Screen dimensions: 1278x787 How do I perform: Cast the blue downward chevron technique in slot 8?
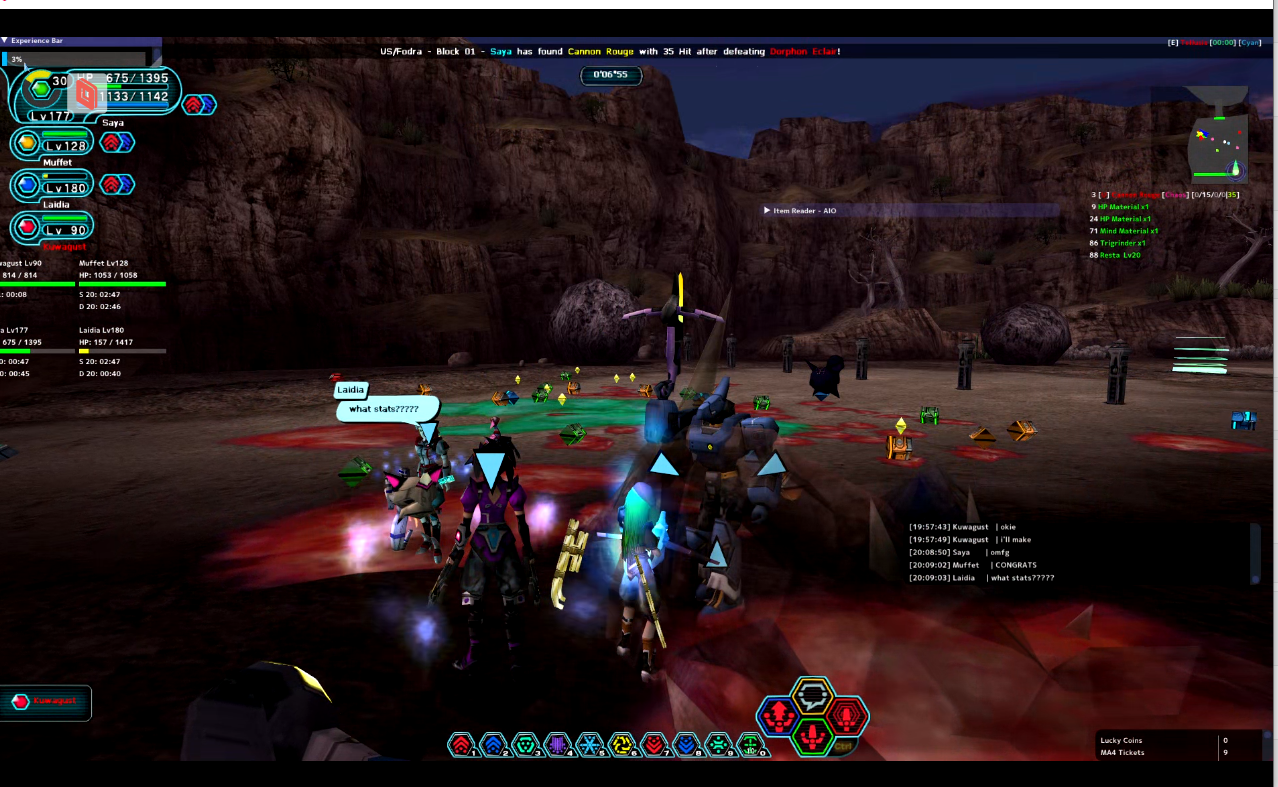pyautogui.click(x=686, y=744)
